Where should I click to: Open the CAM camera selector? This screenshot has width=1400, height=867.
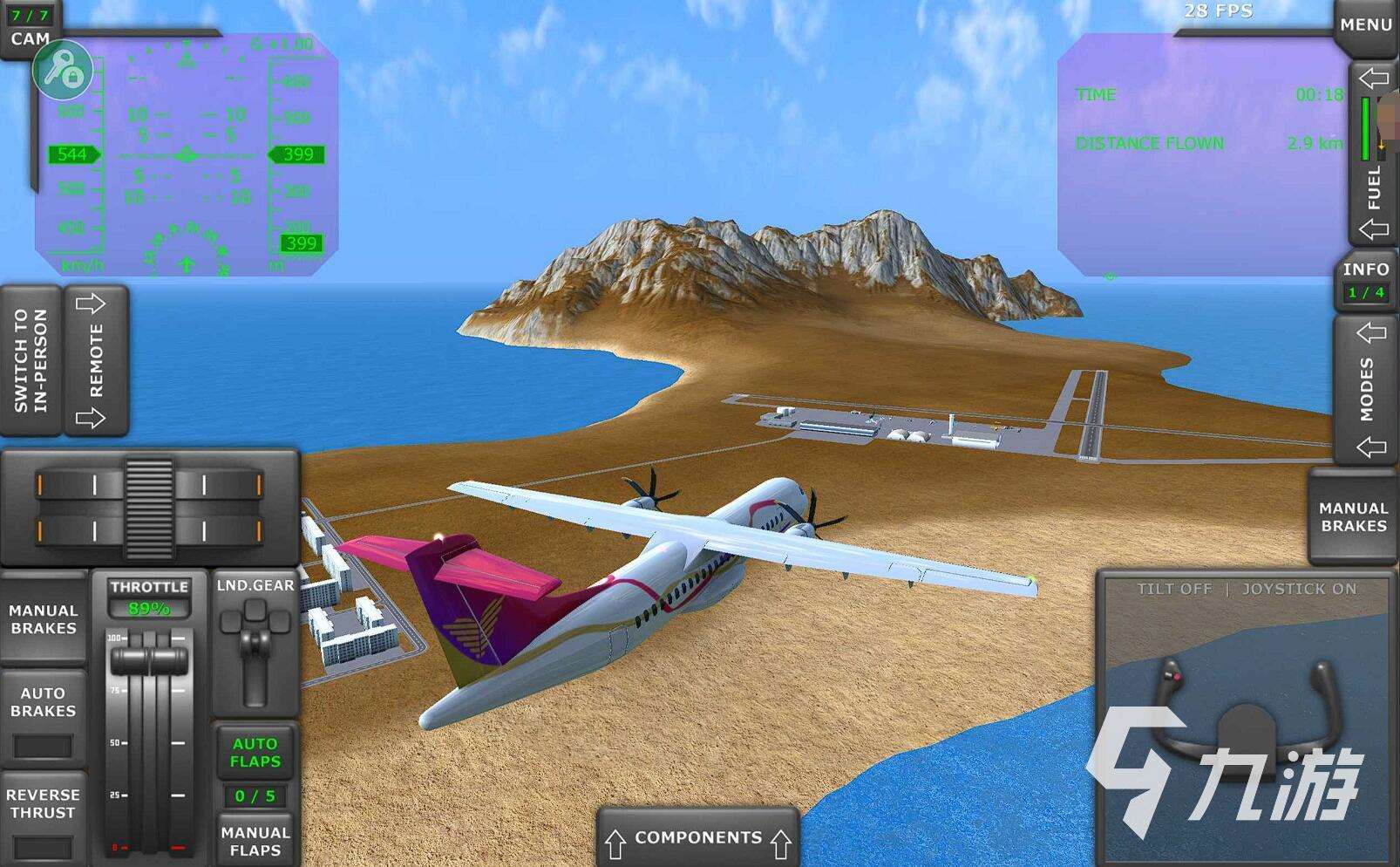26,23
